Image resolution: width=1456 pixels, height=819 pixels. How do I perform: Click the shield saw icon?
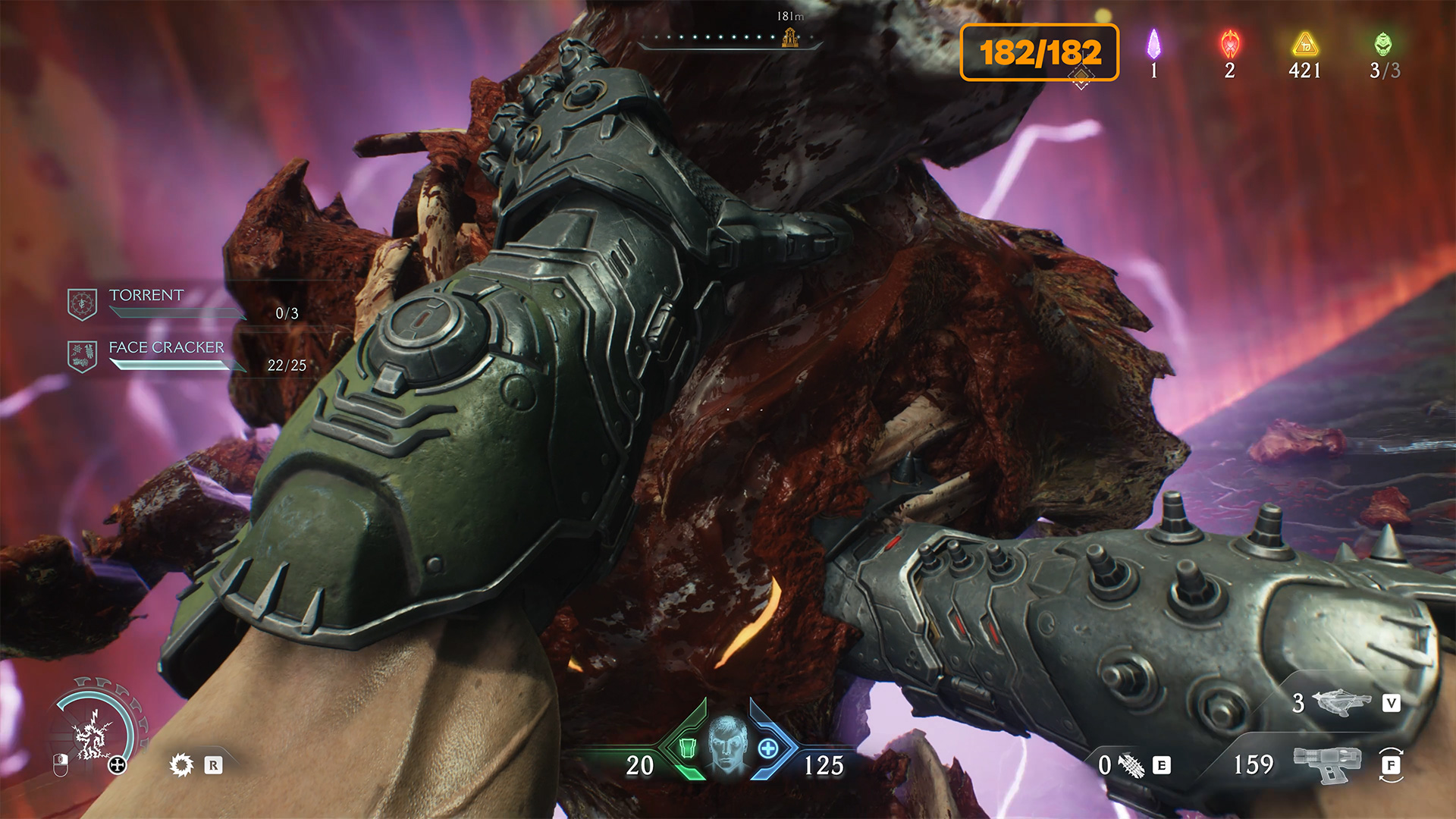tap(181, 764)
